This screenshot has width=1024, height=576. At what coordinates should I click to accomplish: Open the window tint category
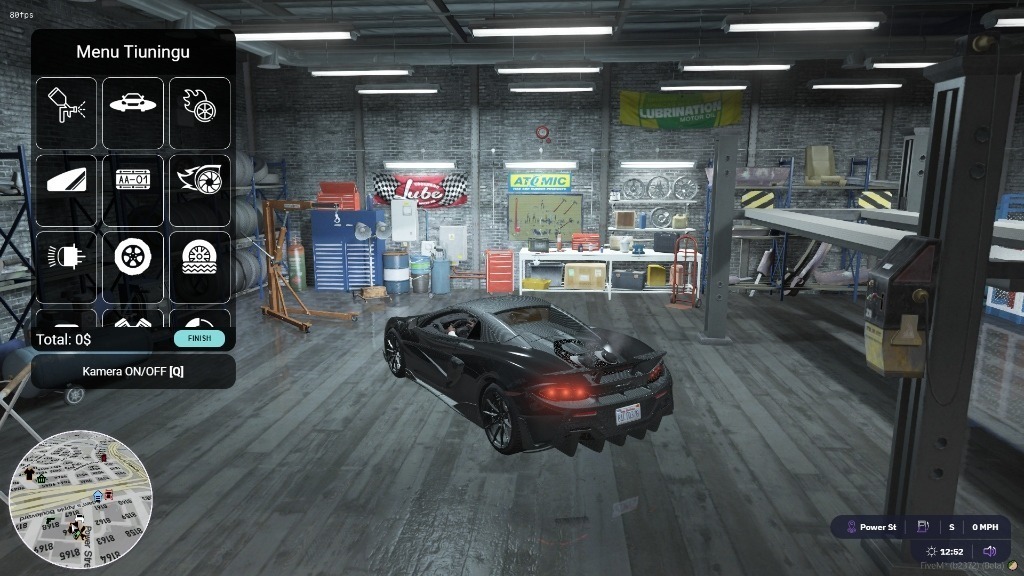pyautogui.click(x=67, y=190)
